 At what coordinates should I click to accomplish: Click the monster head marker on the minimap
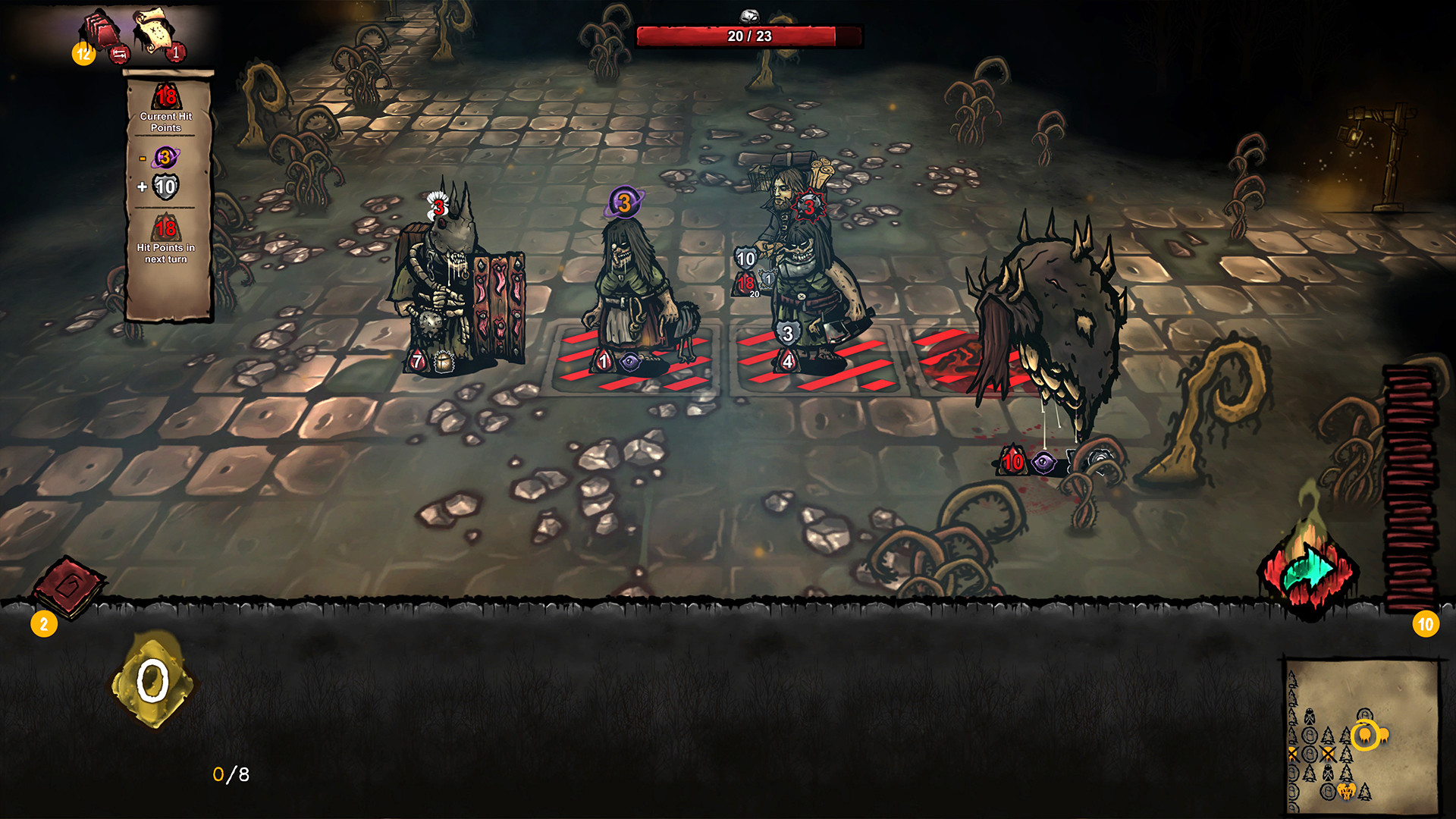(1346, 791)
